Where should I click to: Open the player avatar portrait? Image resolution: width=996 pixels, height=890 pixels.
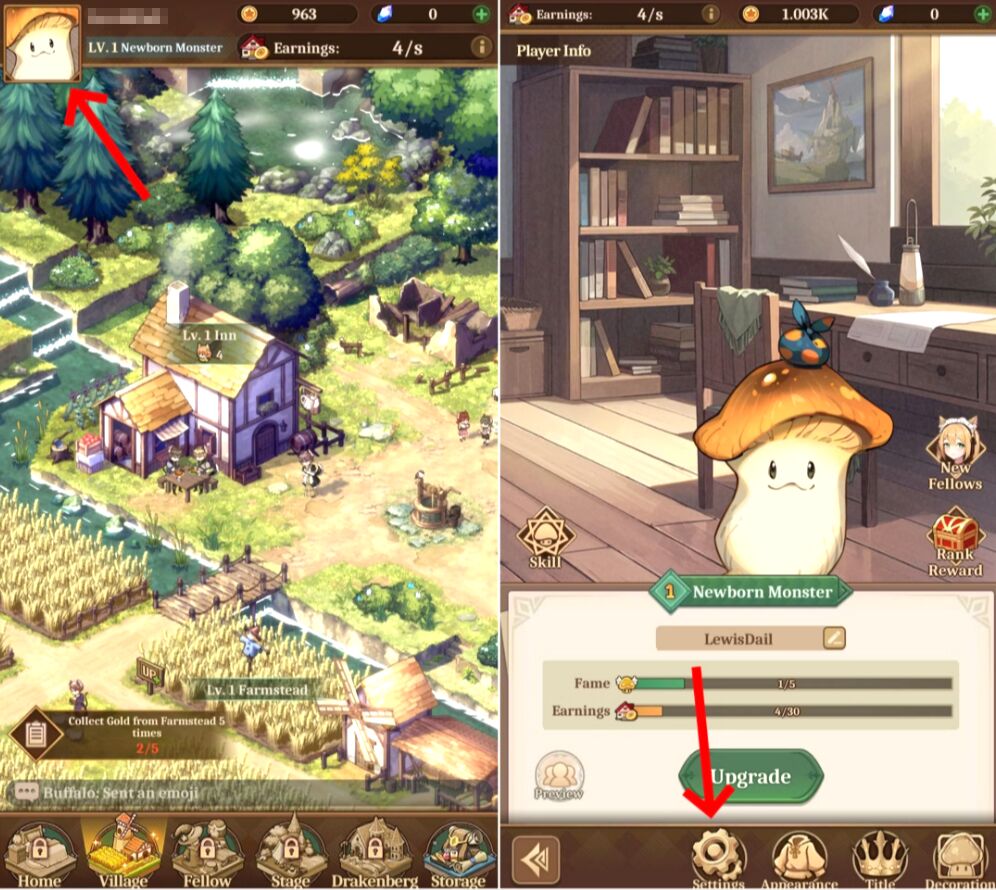click(x=42, y=42)
